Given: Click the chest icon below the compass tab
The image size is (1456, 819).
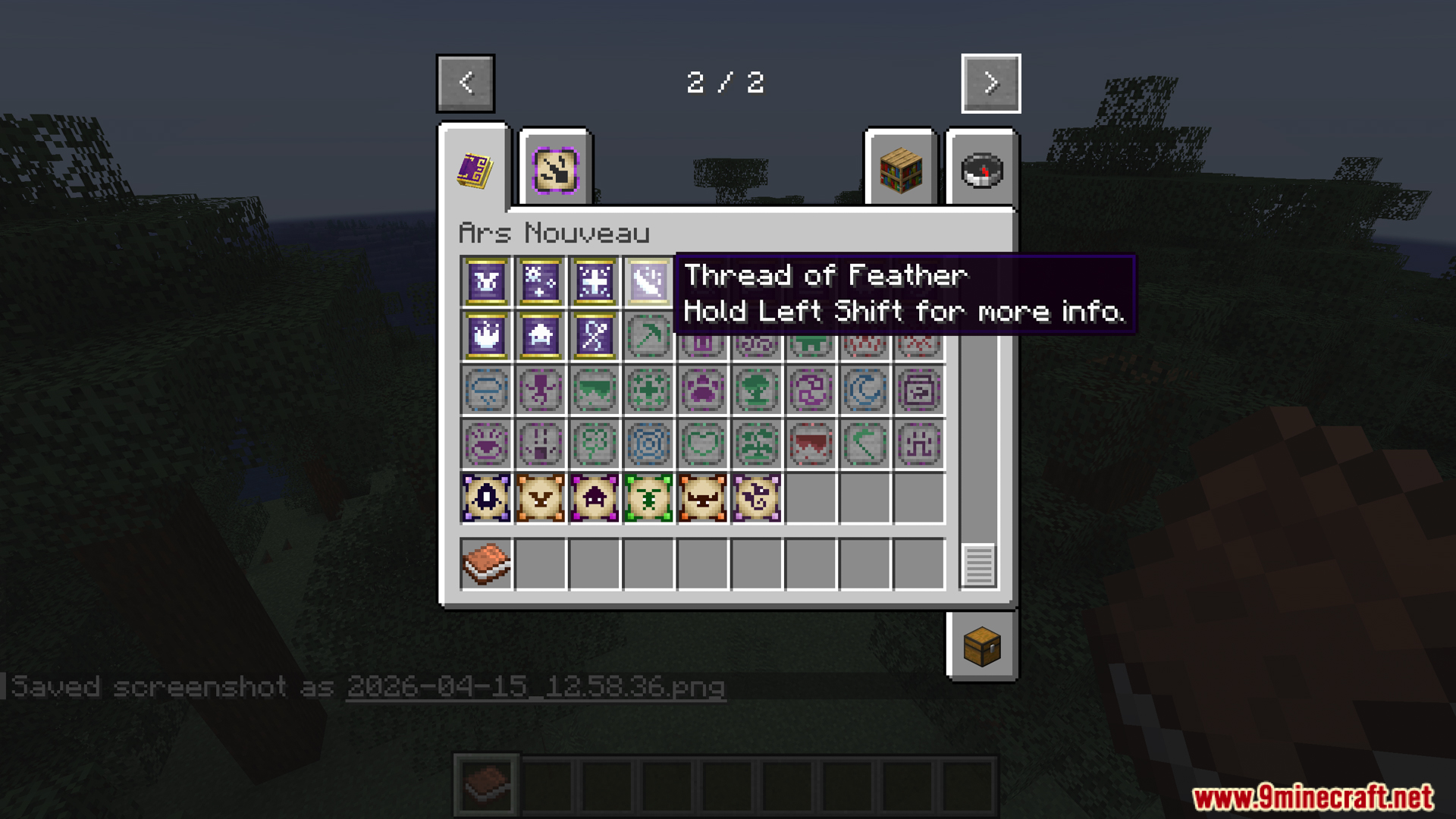Looking at the screenshot, I should point(982,646).
